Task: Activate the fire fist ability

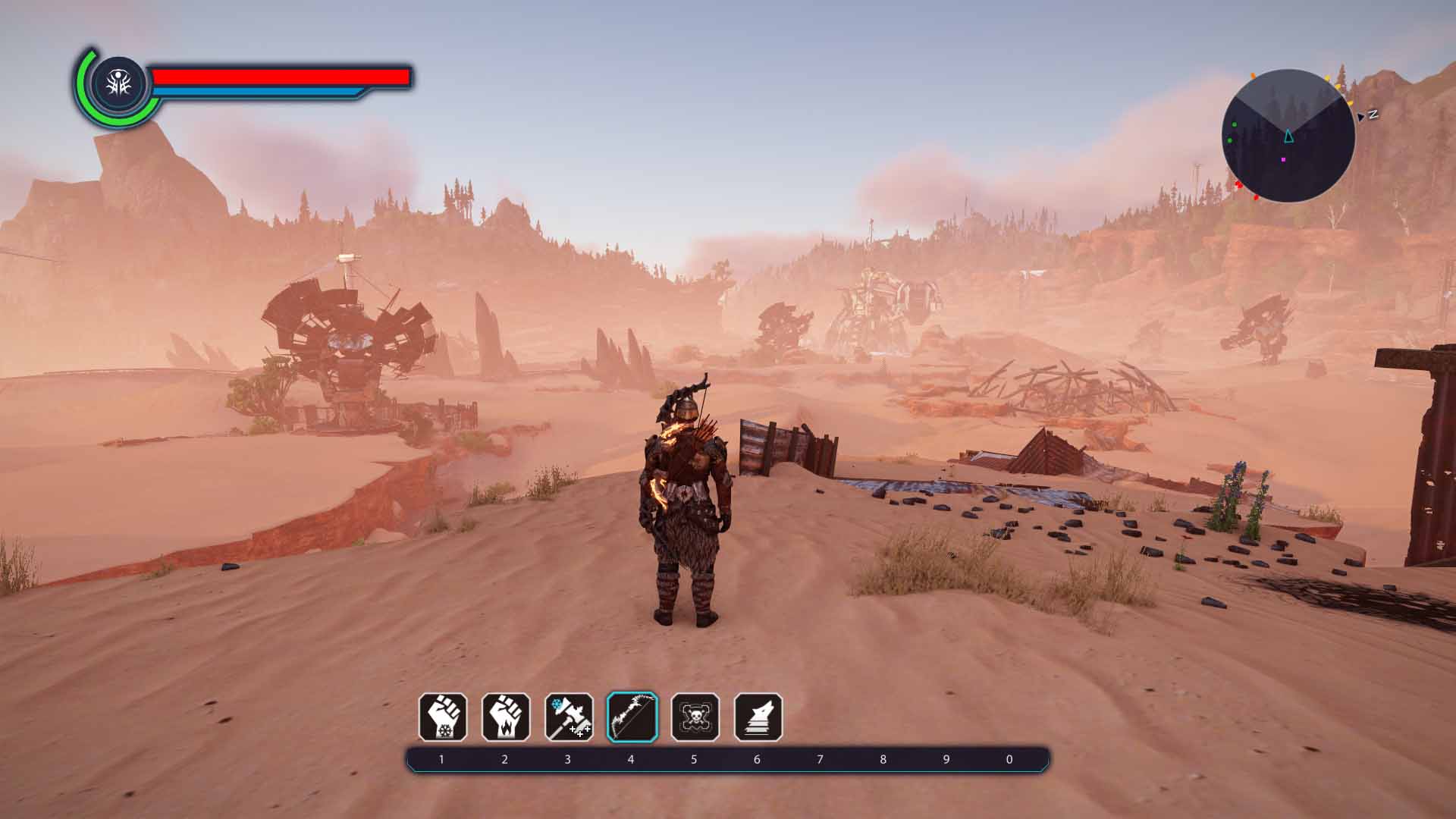Action: coord(506,717)
